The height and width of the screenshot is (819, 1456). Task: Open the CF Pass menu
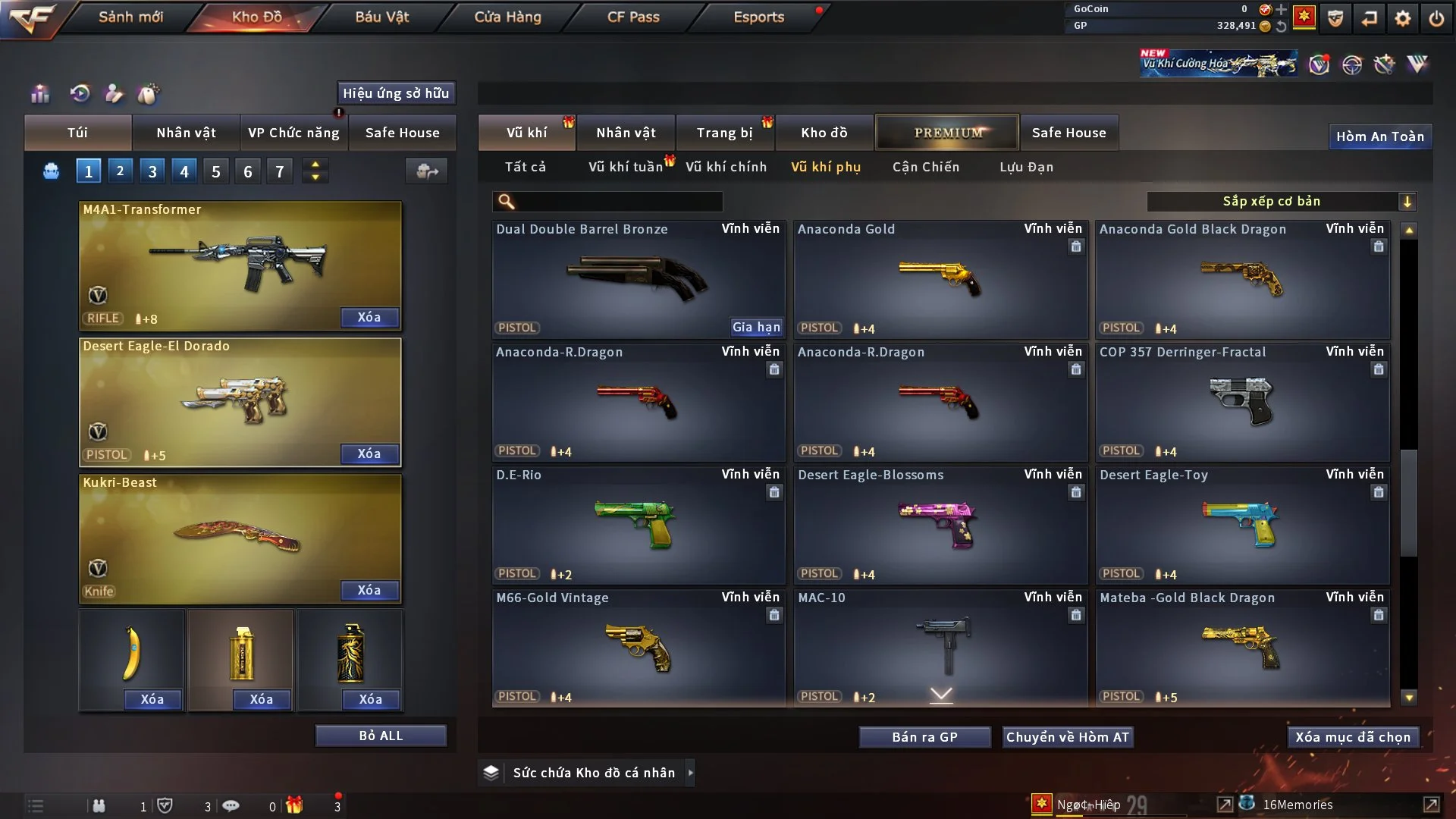(x=633, y=17)
